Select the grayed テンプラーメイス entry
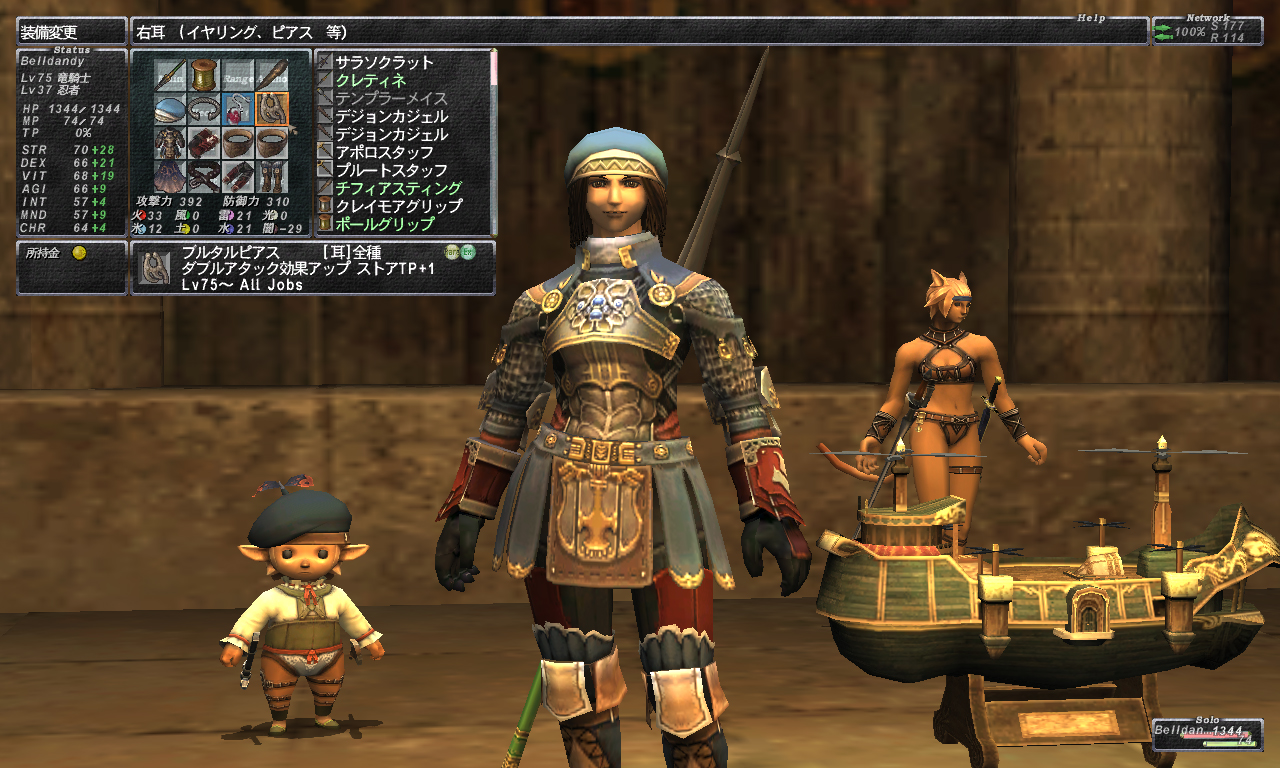This screenshot has height=768, width=1280. (x=391, y=98)
